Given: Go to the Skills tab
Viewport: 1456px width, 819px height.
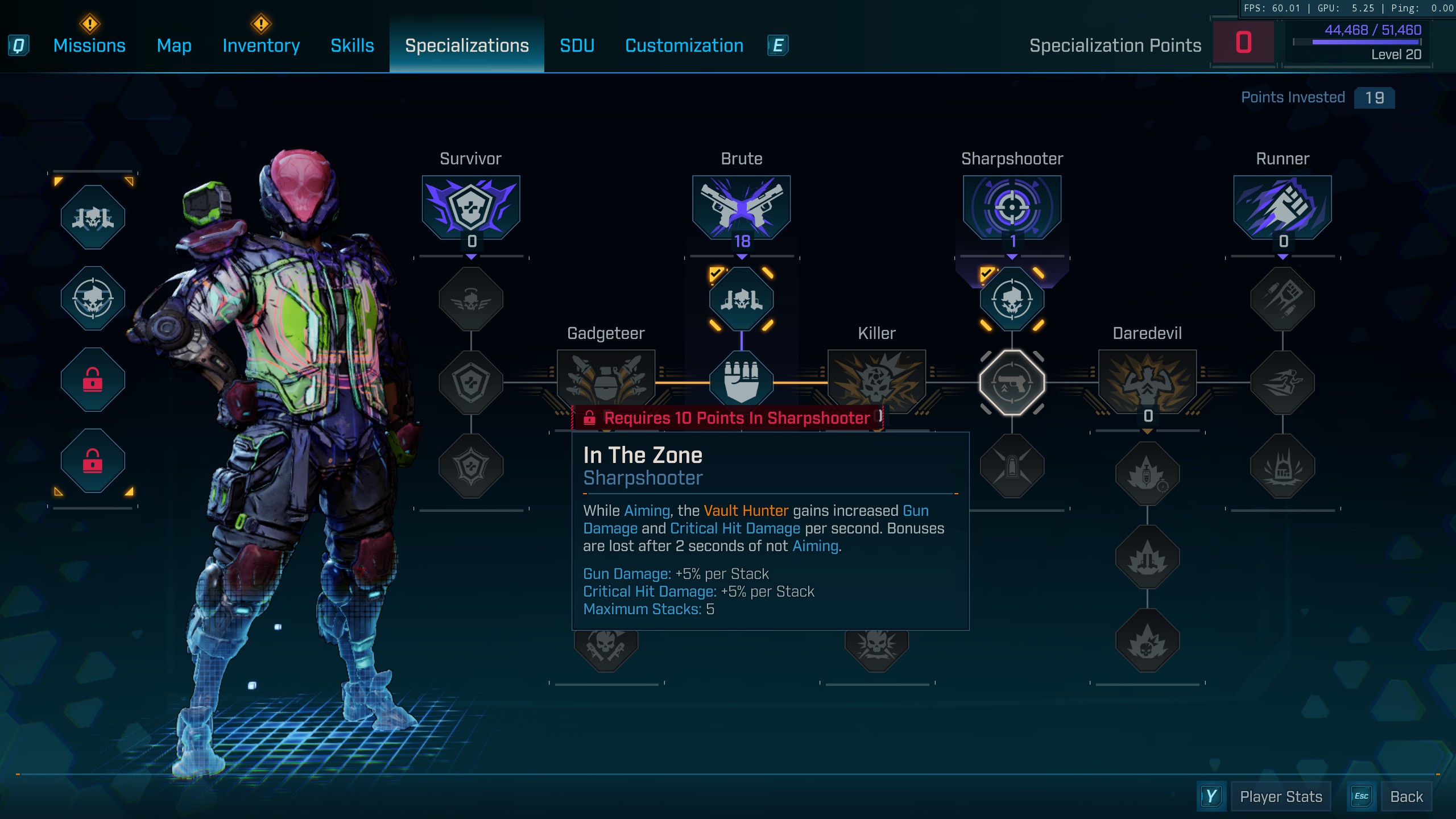Looking at the screenshot, I should tap(352, 45).
